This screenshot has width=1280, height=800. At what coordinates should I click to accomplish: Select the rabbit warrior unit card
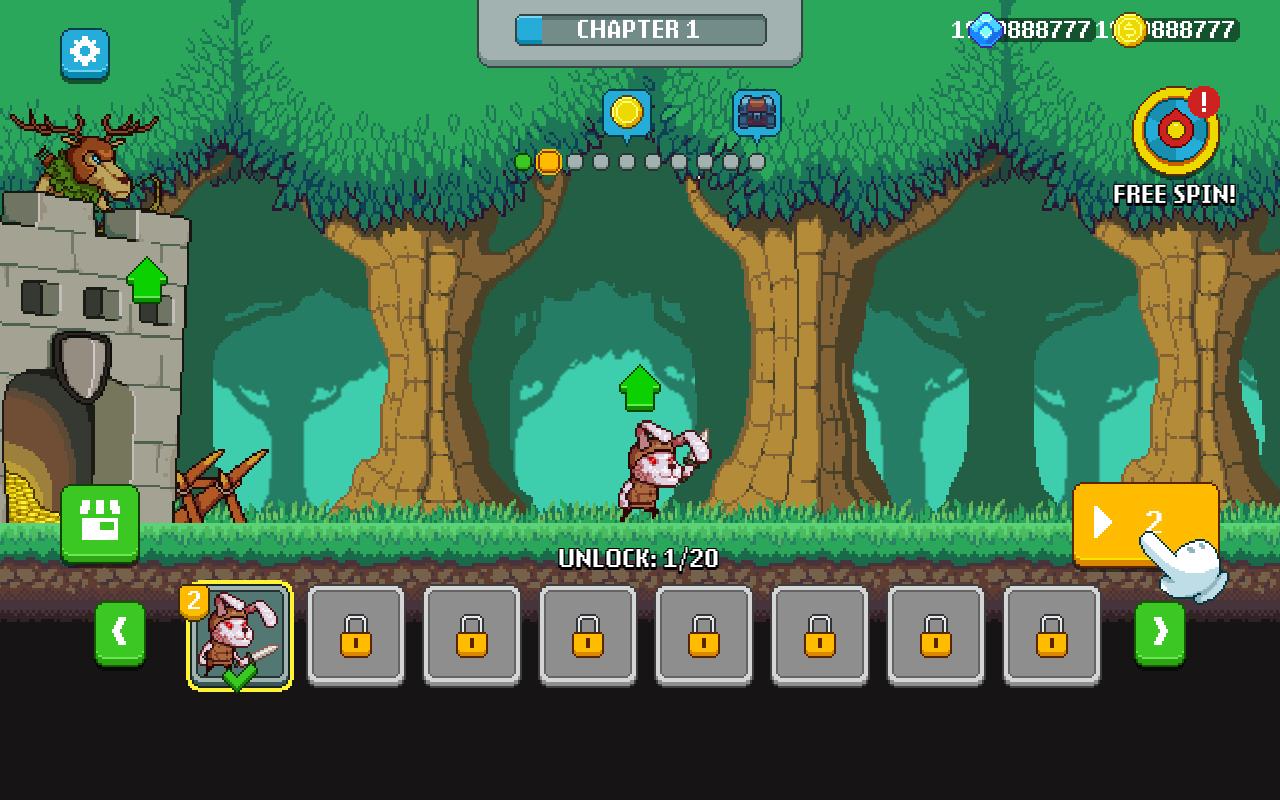pos(240,635)
